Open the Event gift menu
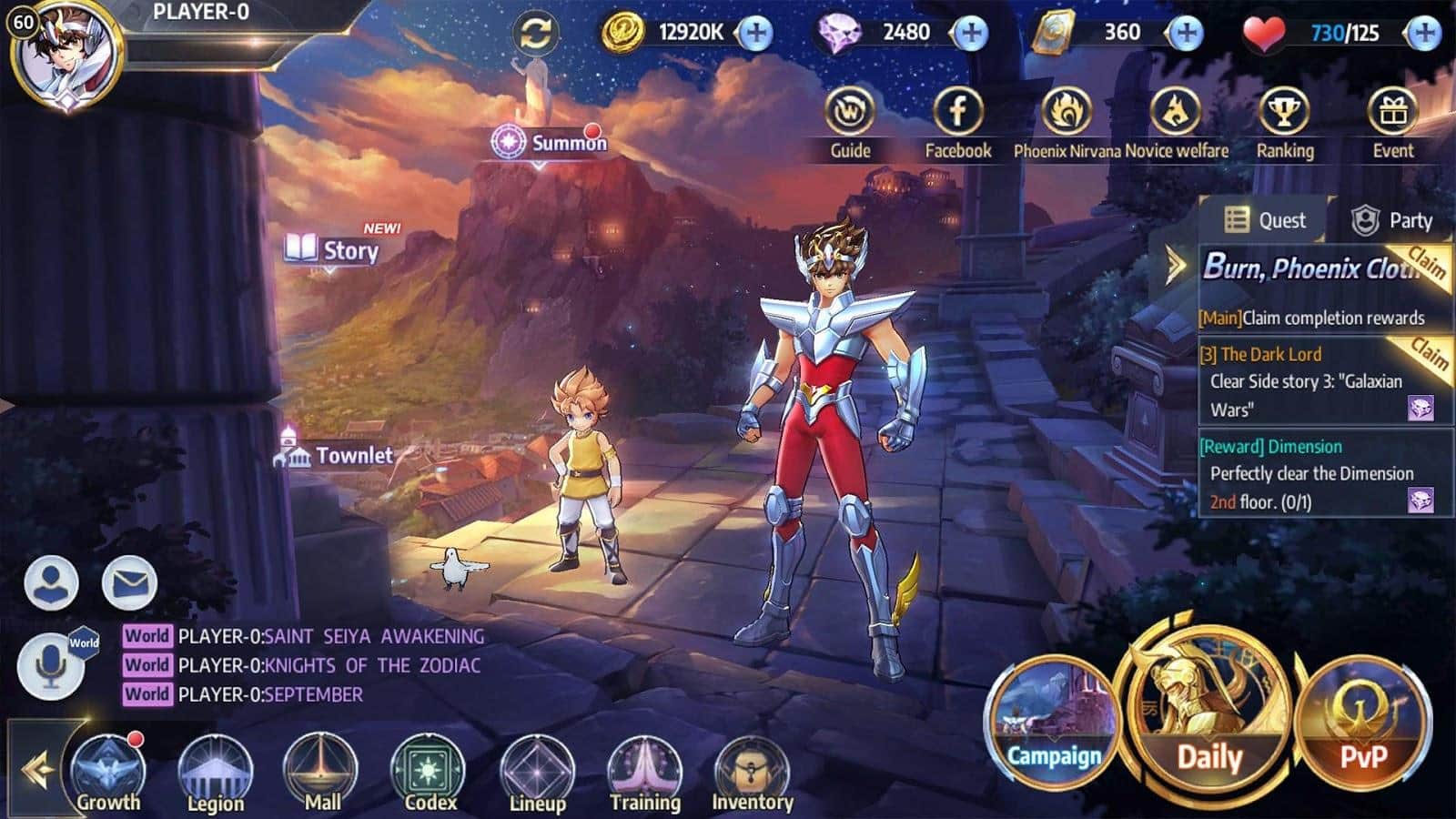 pyautogui.click(x=1392, y=123)
